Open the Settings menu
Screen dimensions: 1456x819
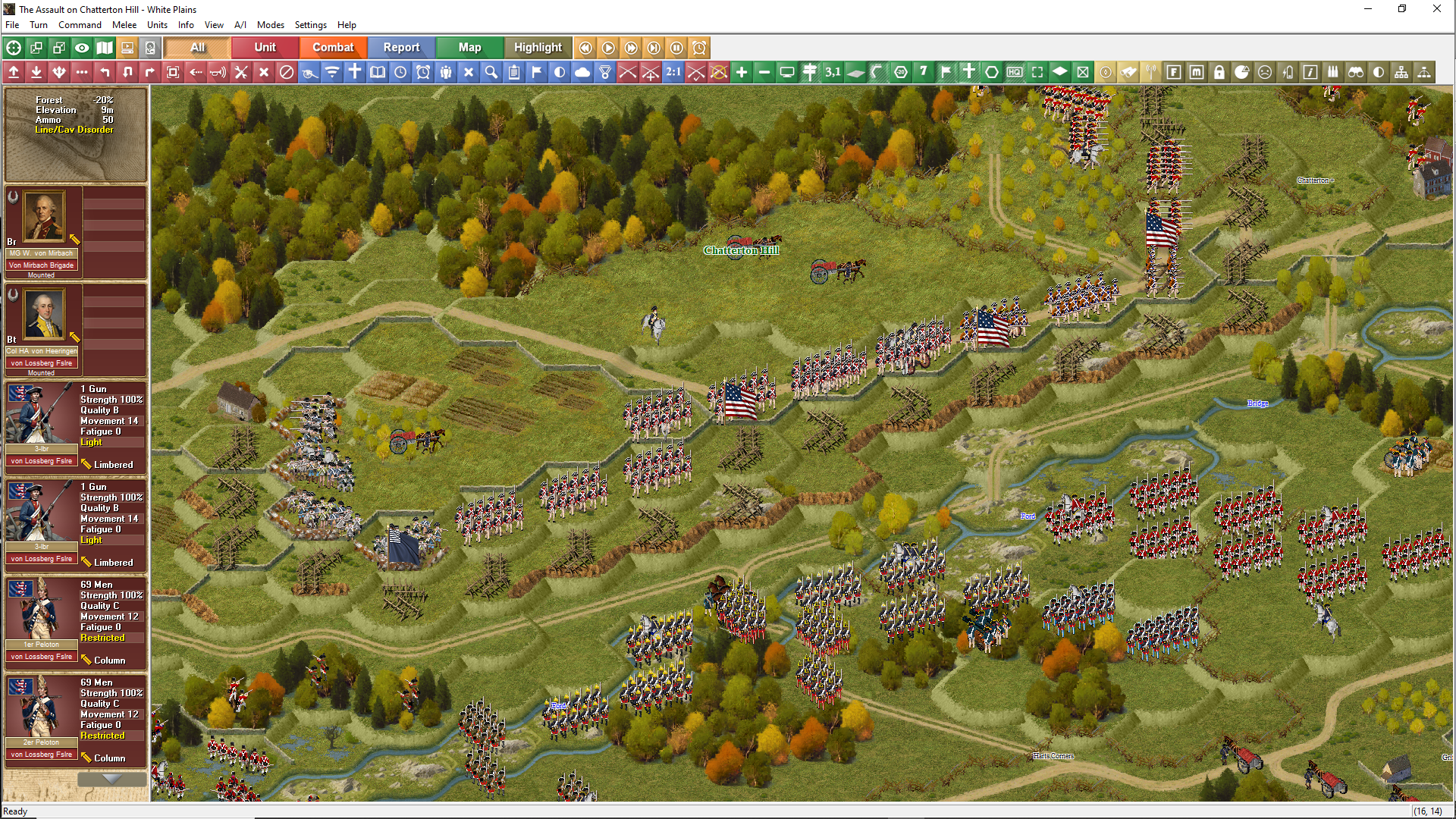(310, 25)
